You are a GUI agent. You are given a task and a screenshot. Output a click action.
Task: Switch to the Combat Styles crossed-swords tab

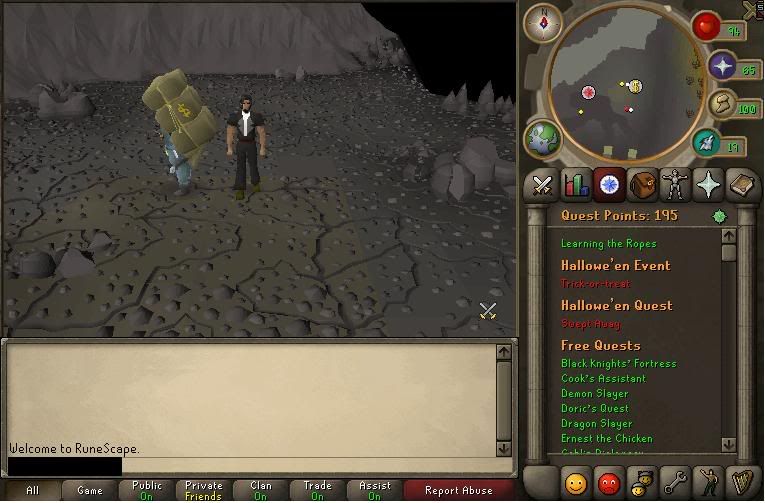[x=543, y=184]
